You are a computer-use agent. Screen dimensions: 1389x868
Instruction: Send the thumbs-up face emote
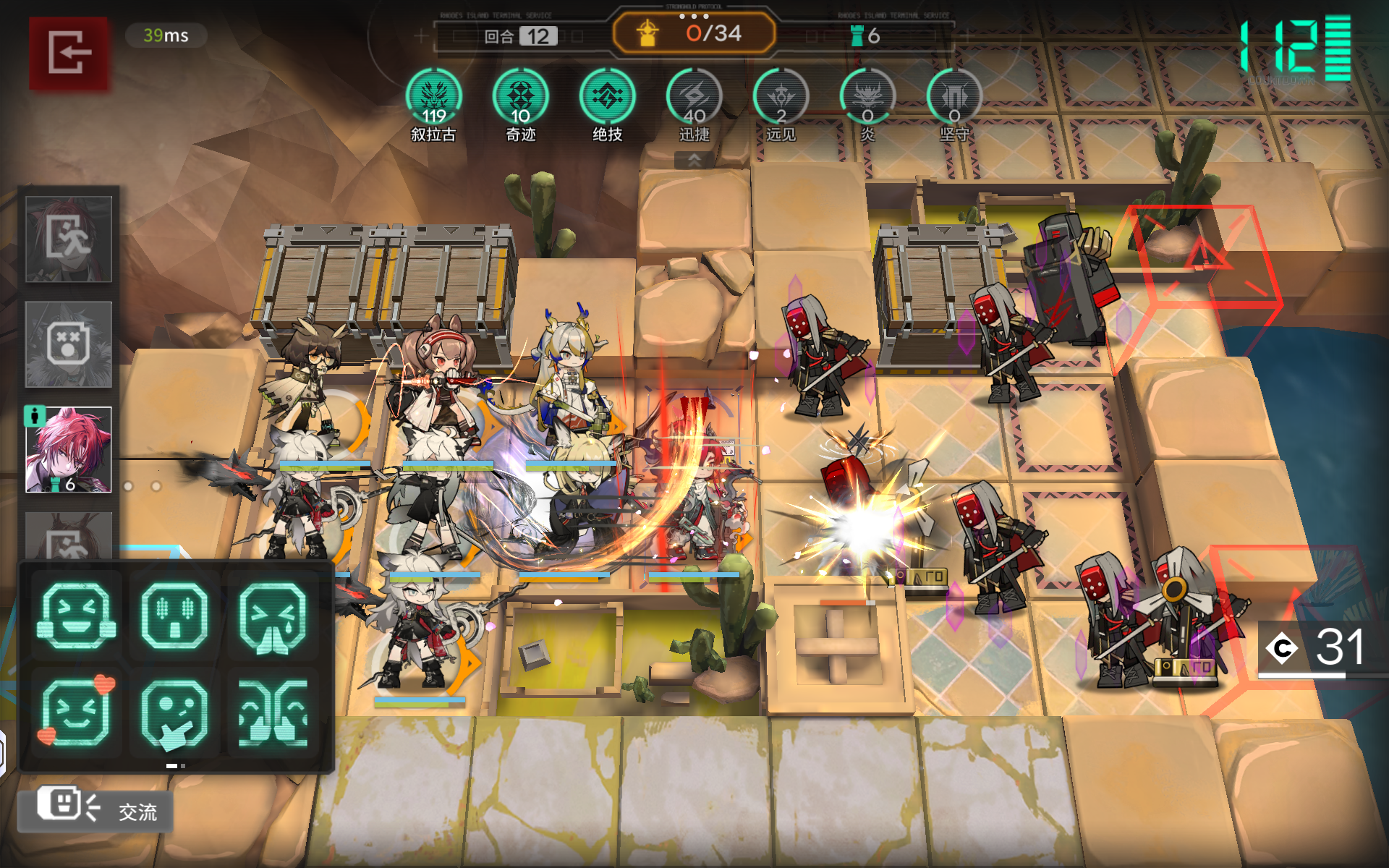174,712
